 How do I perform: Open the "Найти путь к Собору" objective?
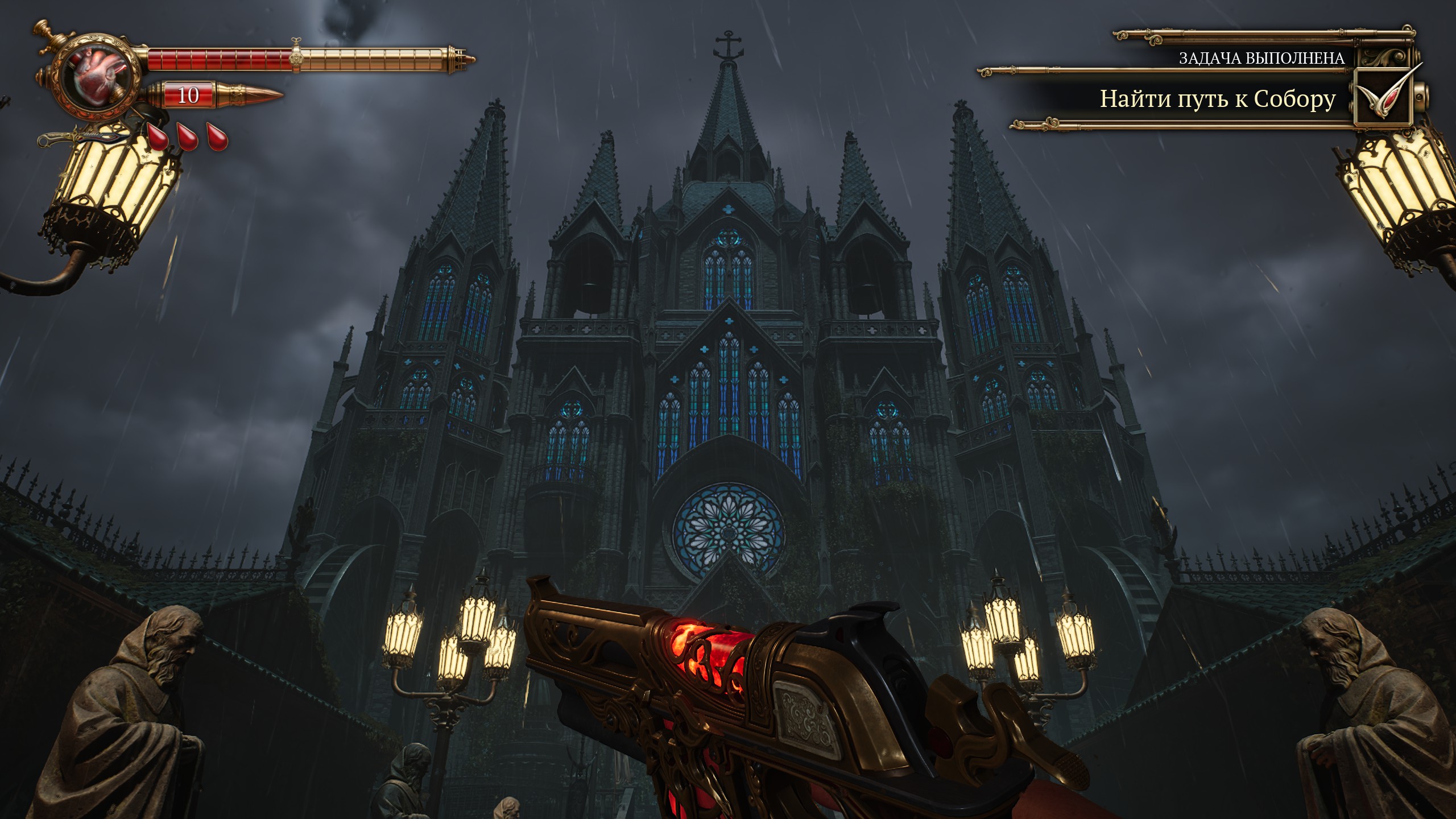coord(1217,100)
